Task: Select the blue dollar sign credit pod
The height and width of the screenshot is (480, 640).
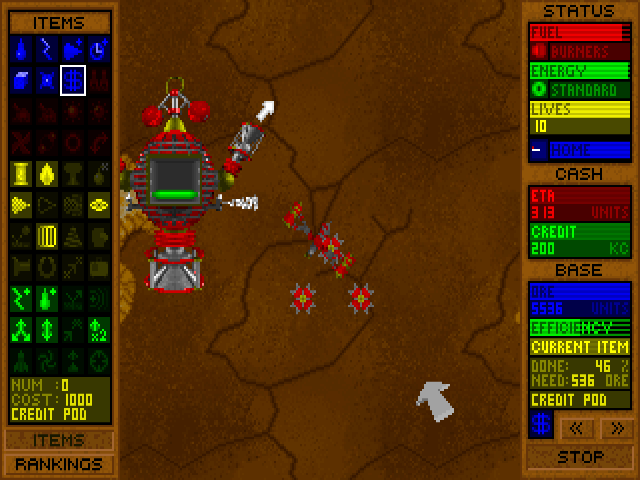Action: point(72,79)
